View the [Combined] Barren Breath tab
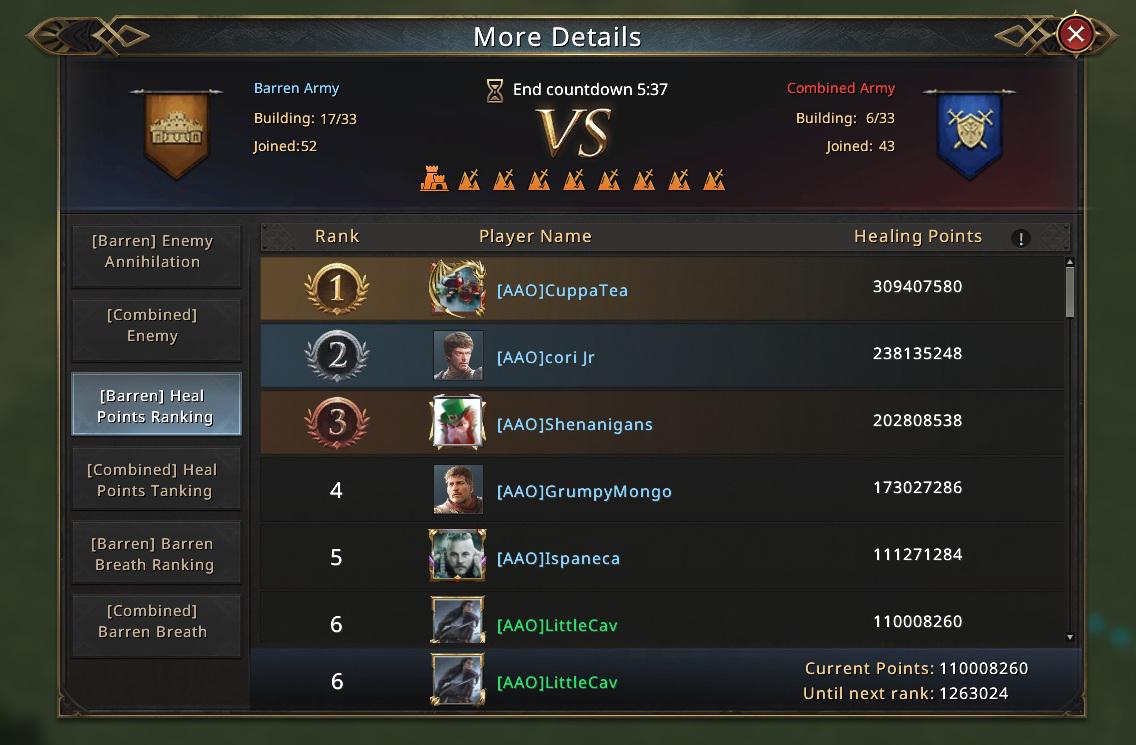 pos(154,621)
